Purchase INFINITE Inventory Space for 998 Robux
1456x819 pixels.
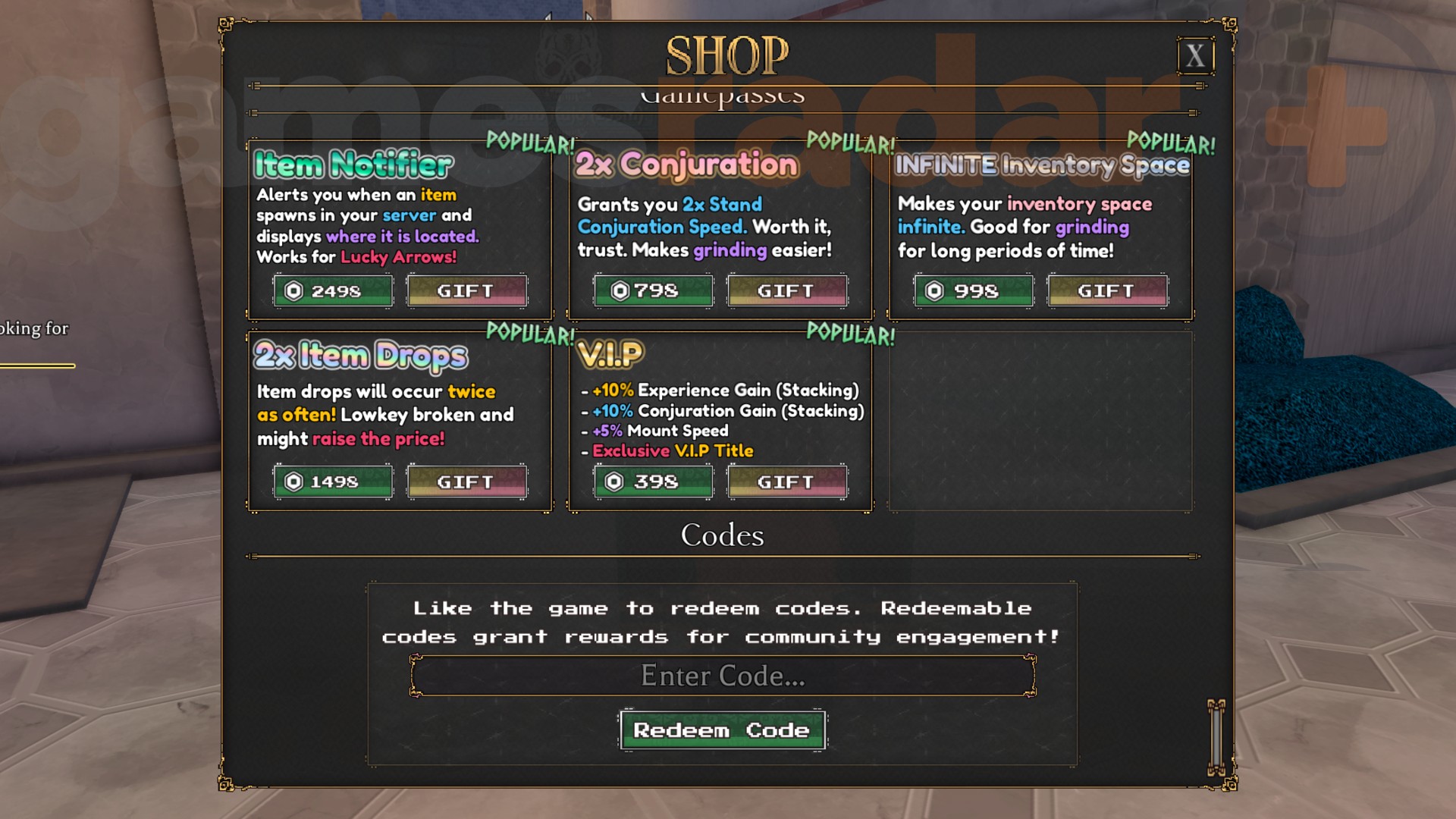(972, 290)
